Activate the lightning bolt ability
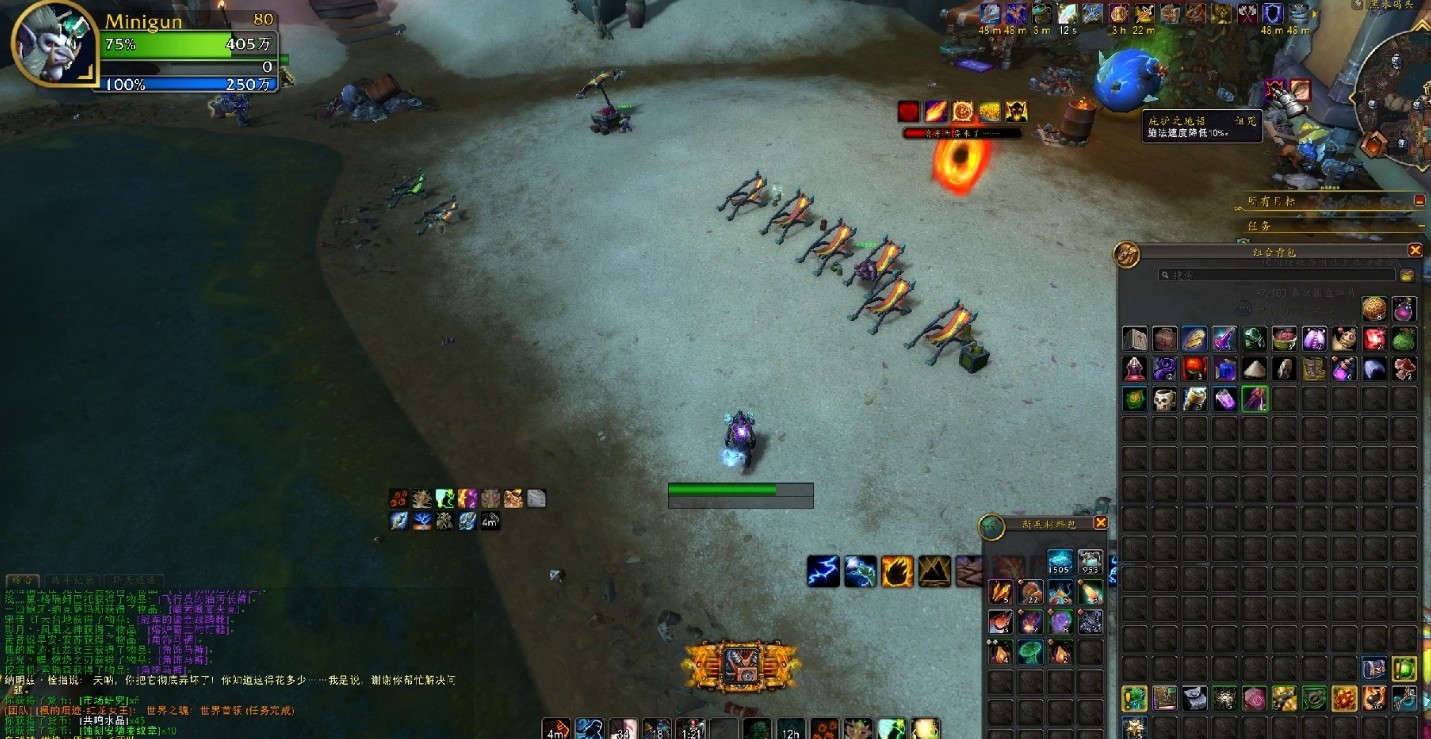This screenshot has height=739, width=1431. coord(823,572)
